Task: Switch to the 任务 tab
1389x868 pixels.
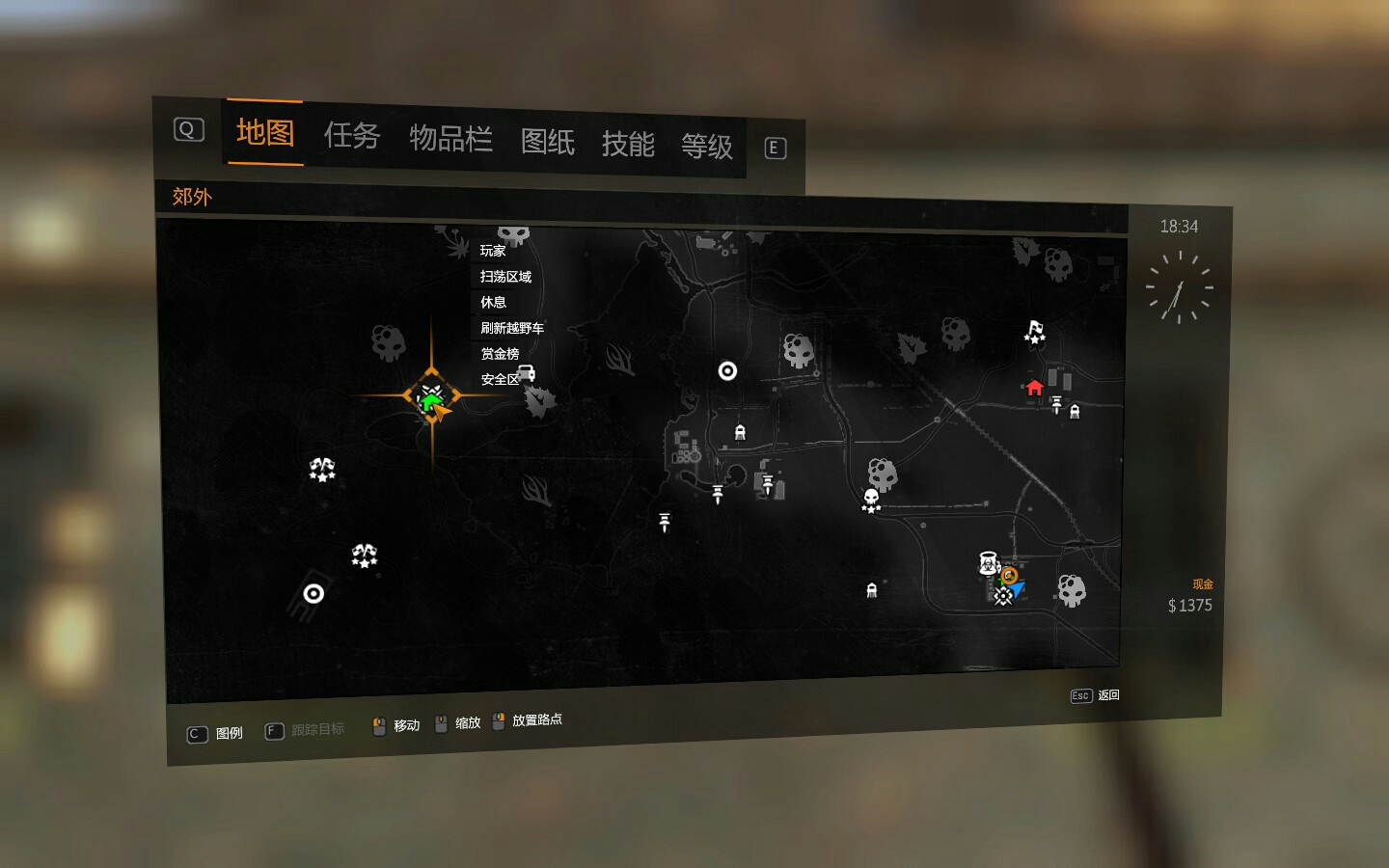Action: tap(351, 136)
